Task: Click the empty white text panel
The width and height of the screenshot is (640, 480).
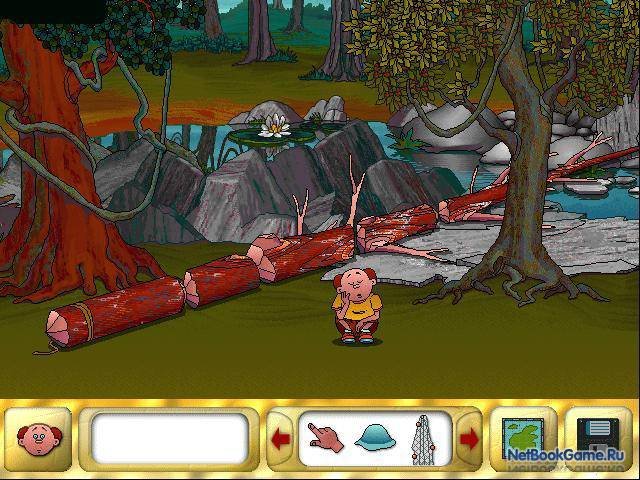Action: point(168,439)
